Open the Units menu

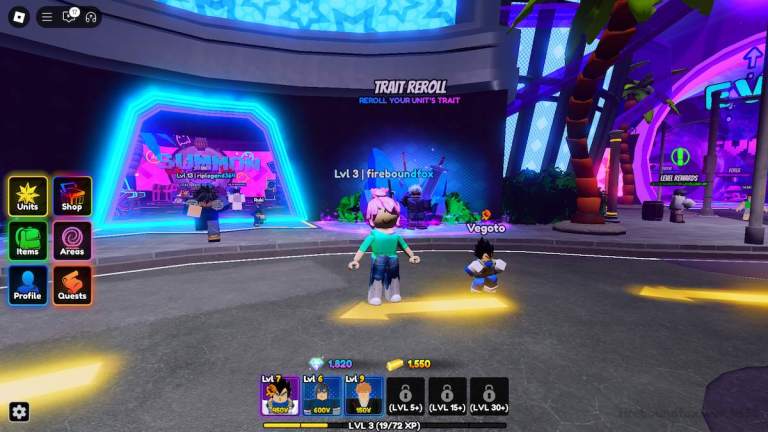(28, 196)
